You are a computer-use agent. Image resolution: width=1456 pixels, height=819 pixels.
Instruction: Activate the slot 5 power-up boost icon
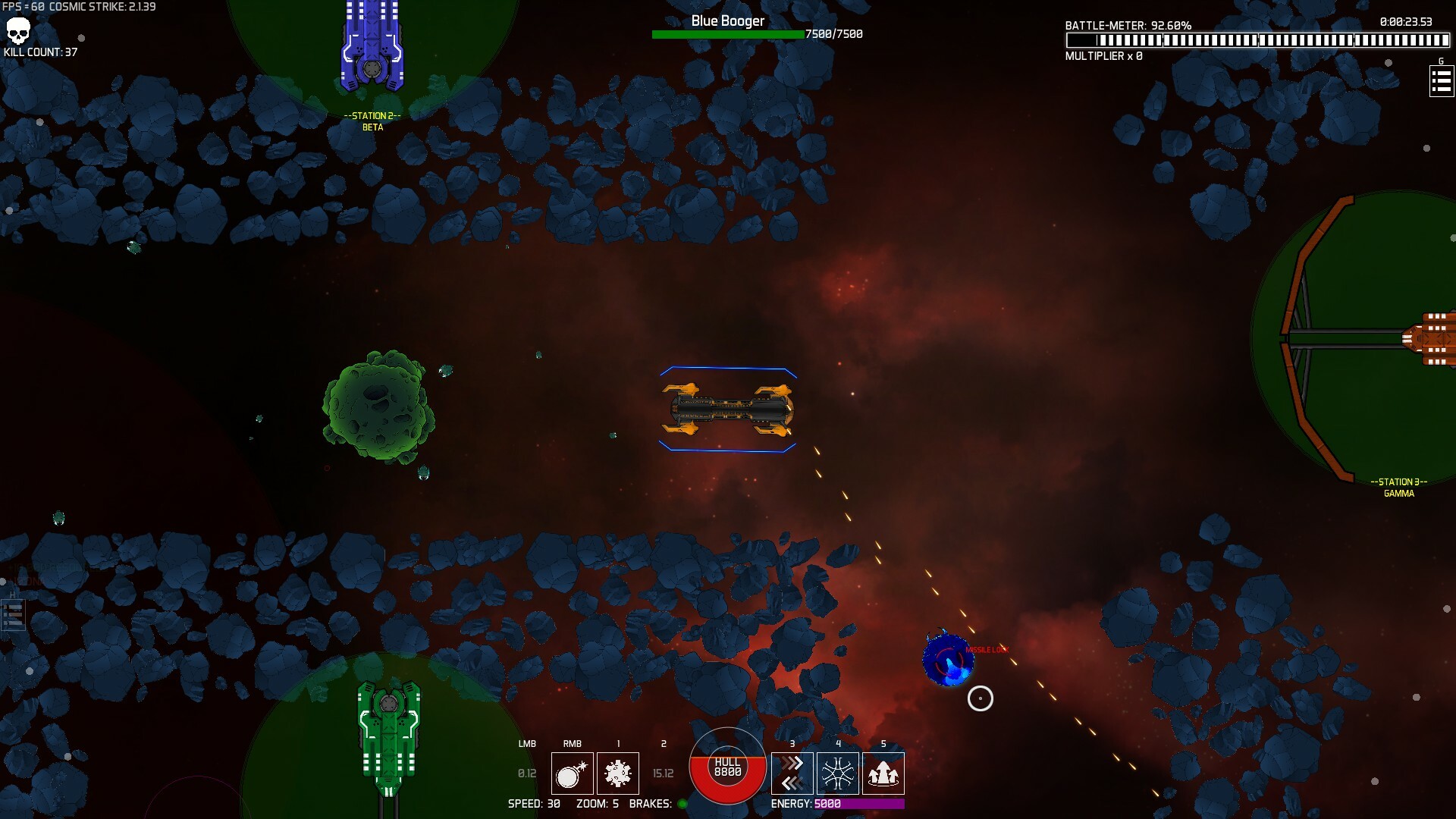(883, 773)
